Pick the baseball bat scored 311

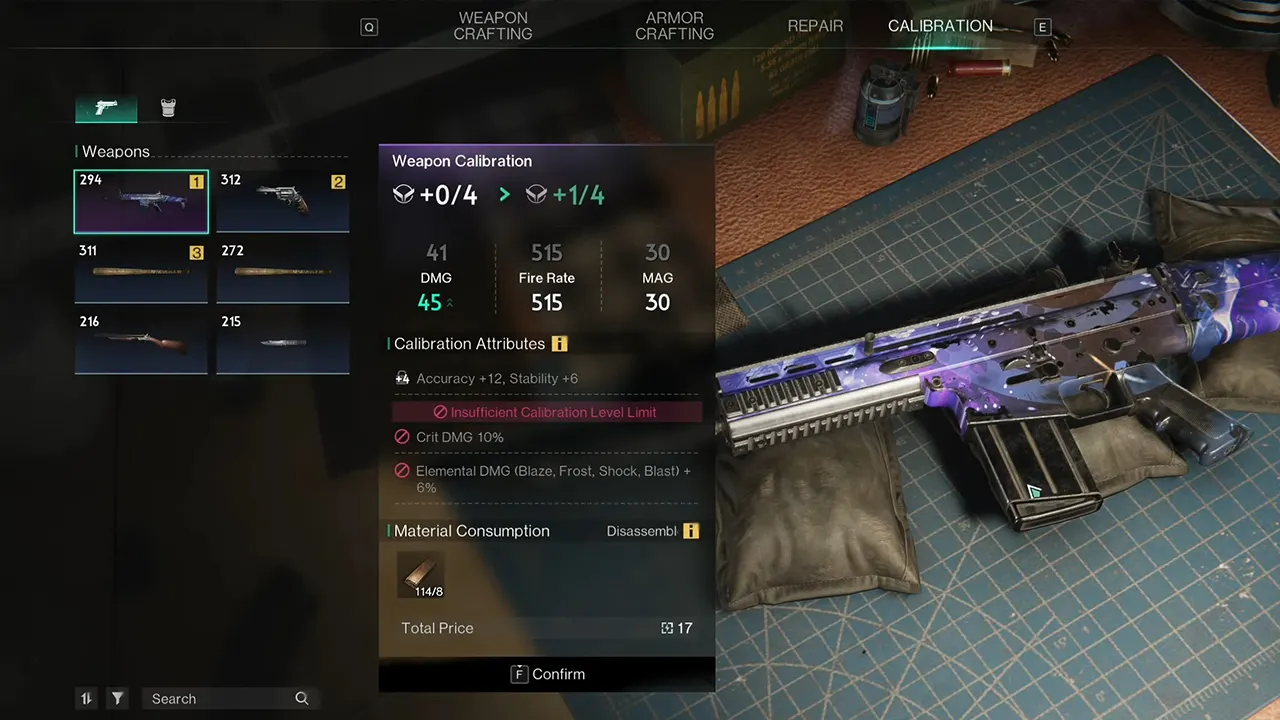141,272
